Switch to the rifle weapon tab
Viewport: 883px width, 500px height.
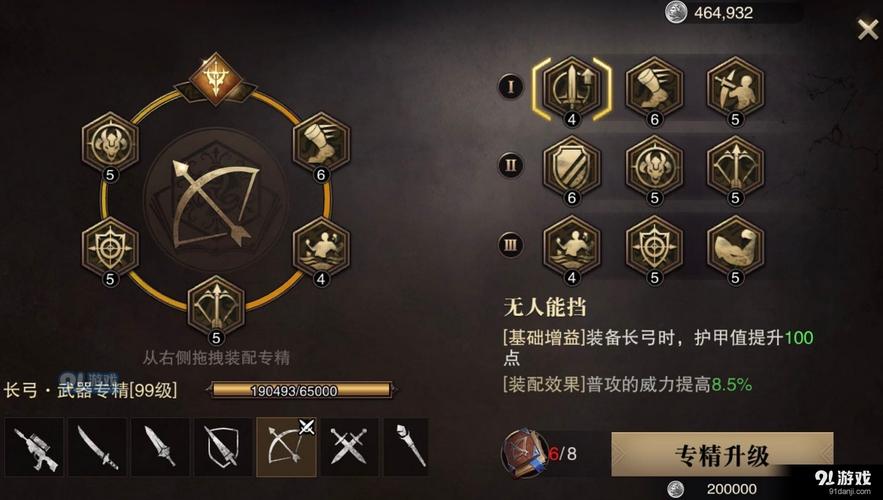click(34, 446)
